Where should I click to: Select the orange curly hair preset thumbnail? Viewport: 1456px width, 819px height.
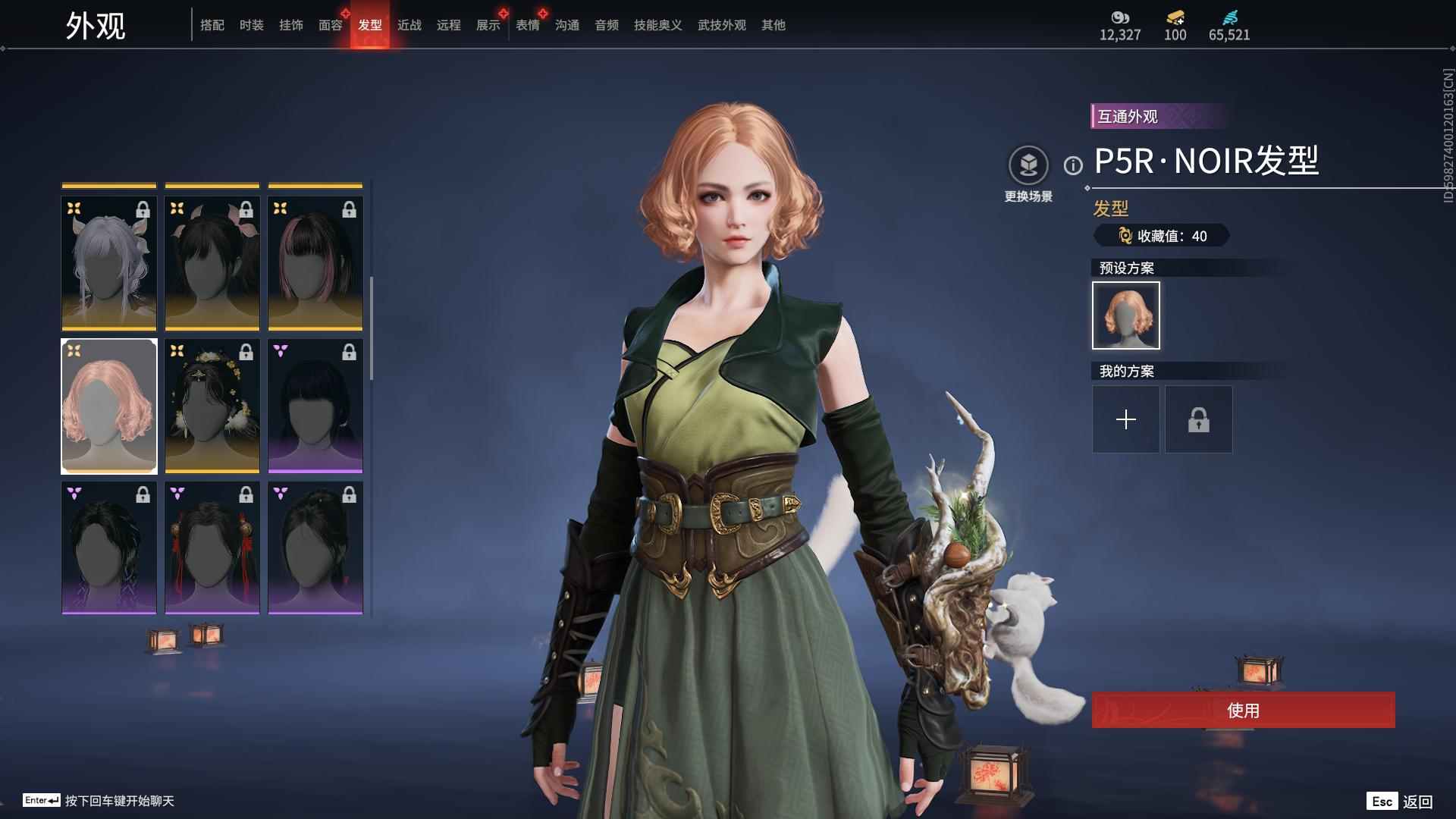pyautogui.click(x=1125, y=315)
